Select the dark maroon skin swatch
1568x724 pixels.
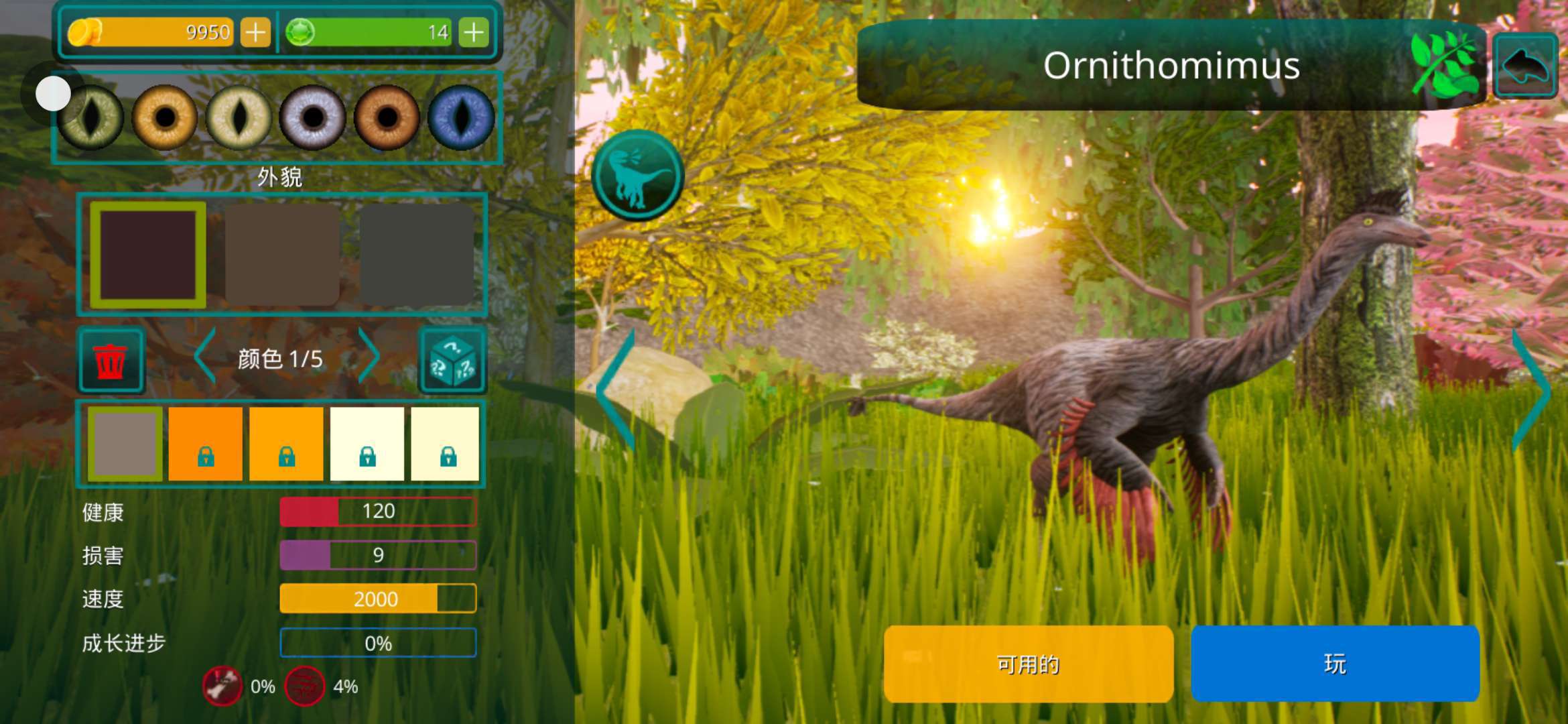click(x=148, y=255)
